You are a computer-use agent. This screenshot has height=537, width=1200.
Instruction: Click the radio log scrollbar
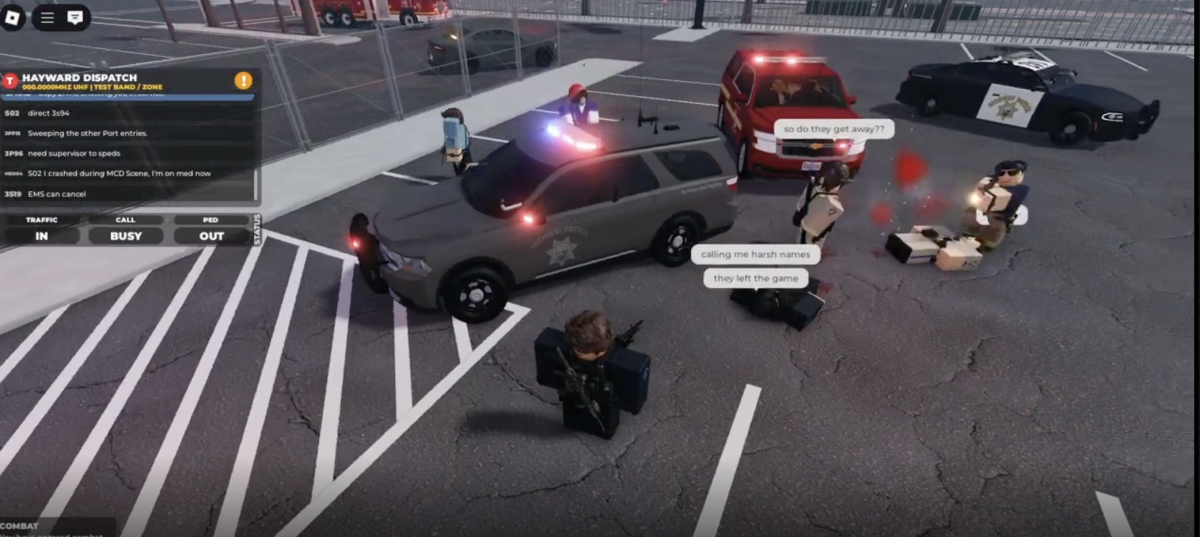coord(256,184)
